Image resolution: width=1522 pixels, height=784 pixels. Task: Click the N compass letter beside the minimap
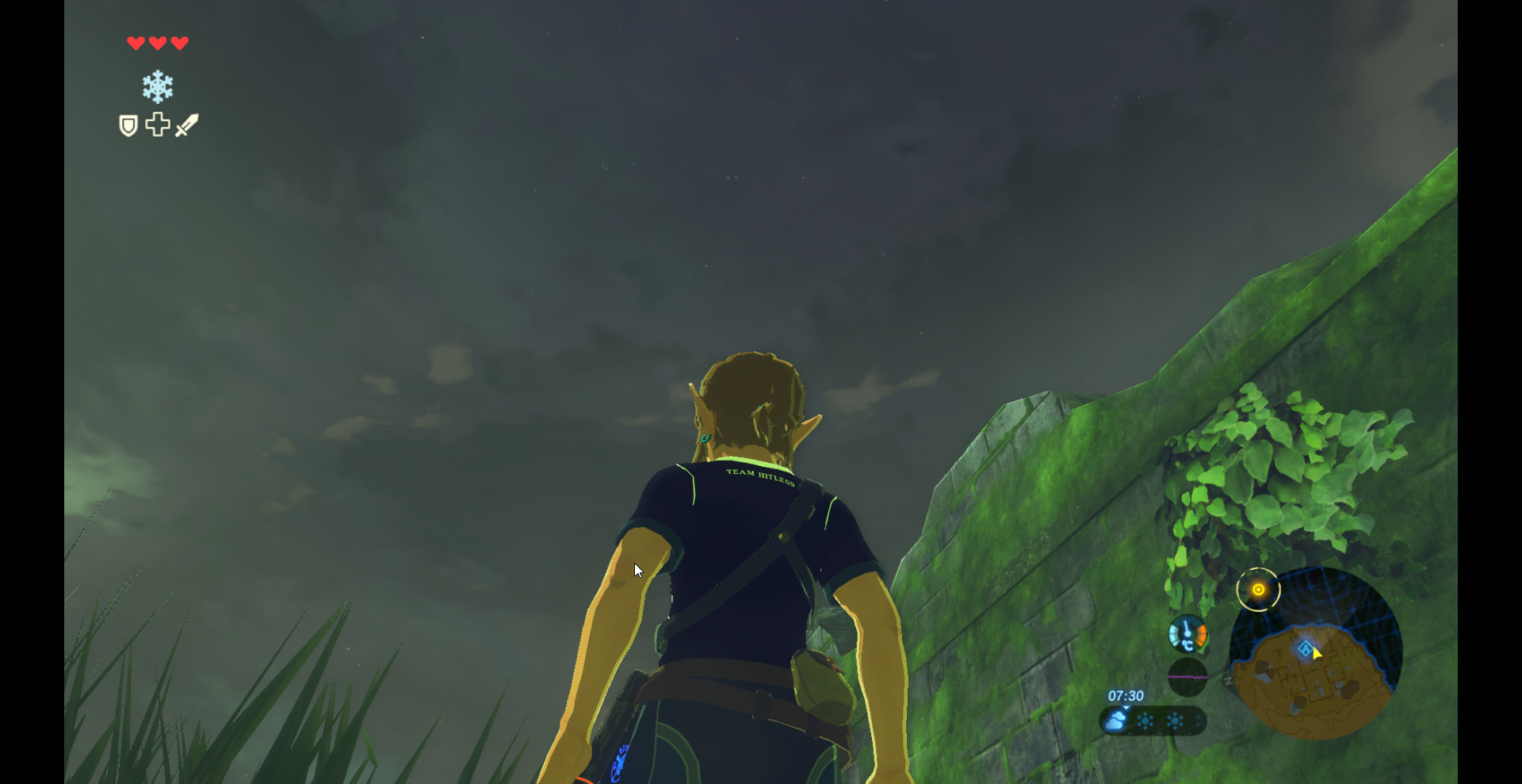coord(1227,681)
